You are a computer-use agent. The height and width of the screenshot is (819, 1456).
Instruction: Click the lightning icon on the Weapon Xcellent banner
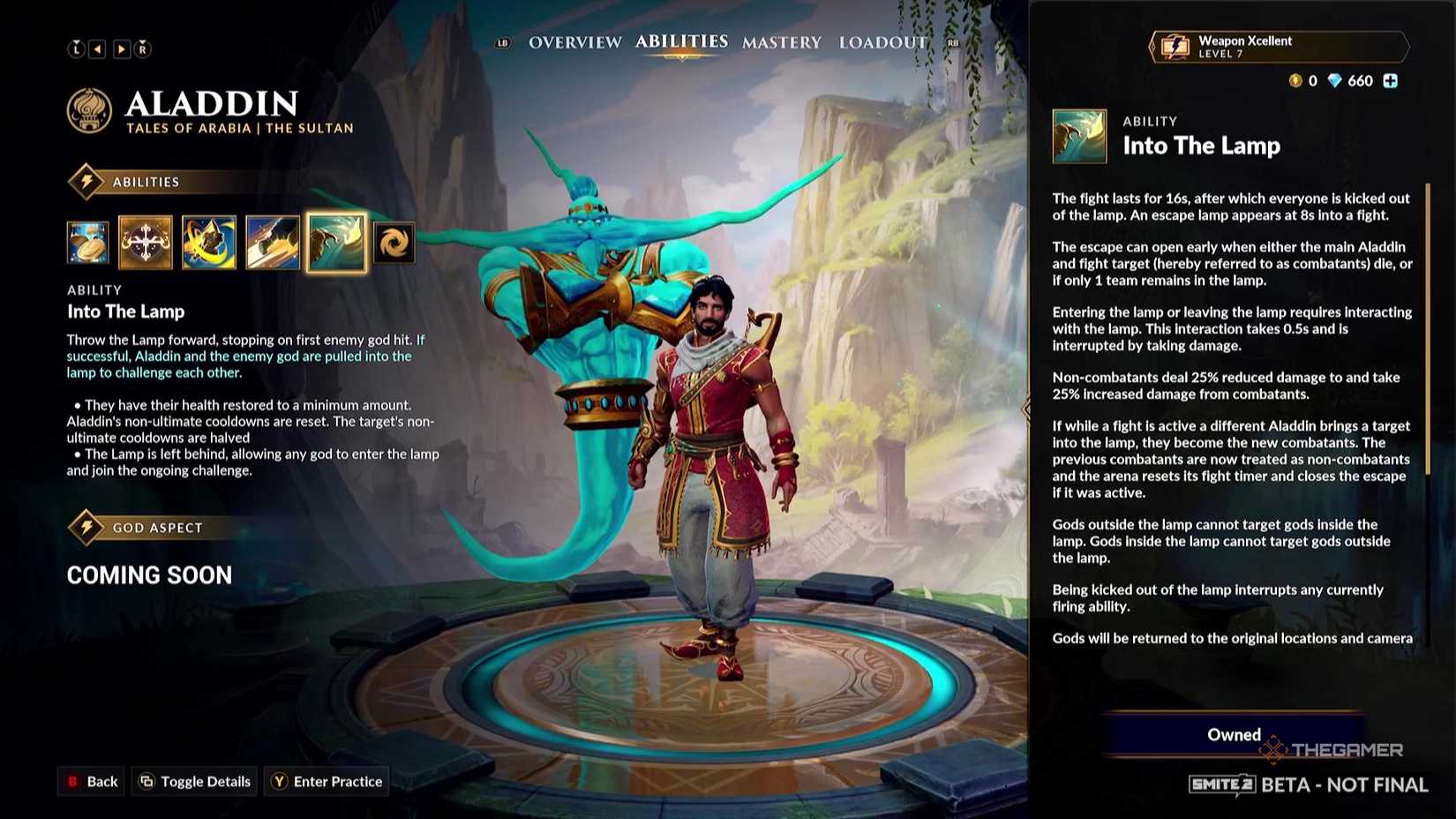[x=1175, y=46]
